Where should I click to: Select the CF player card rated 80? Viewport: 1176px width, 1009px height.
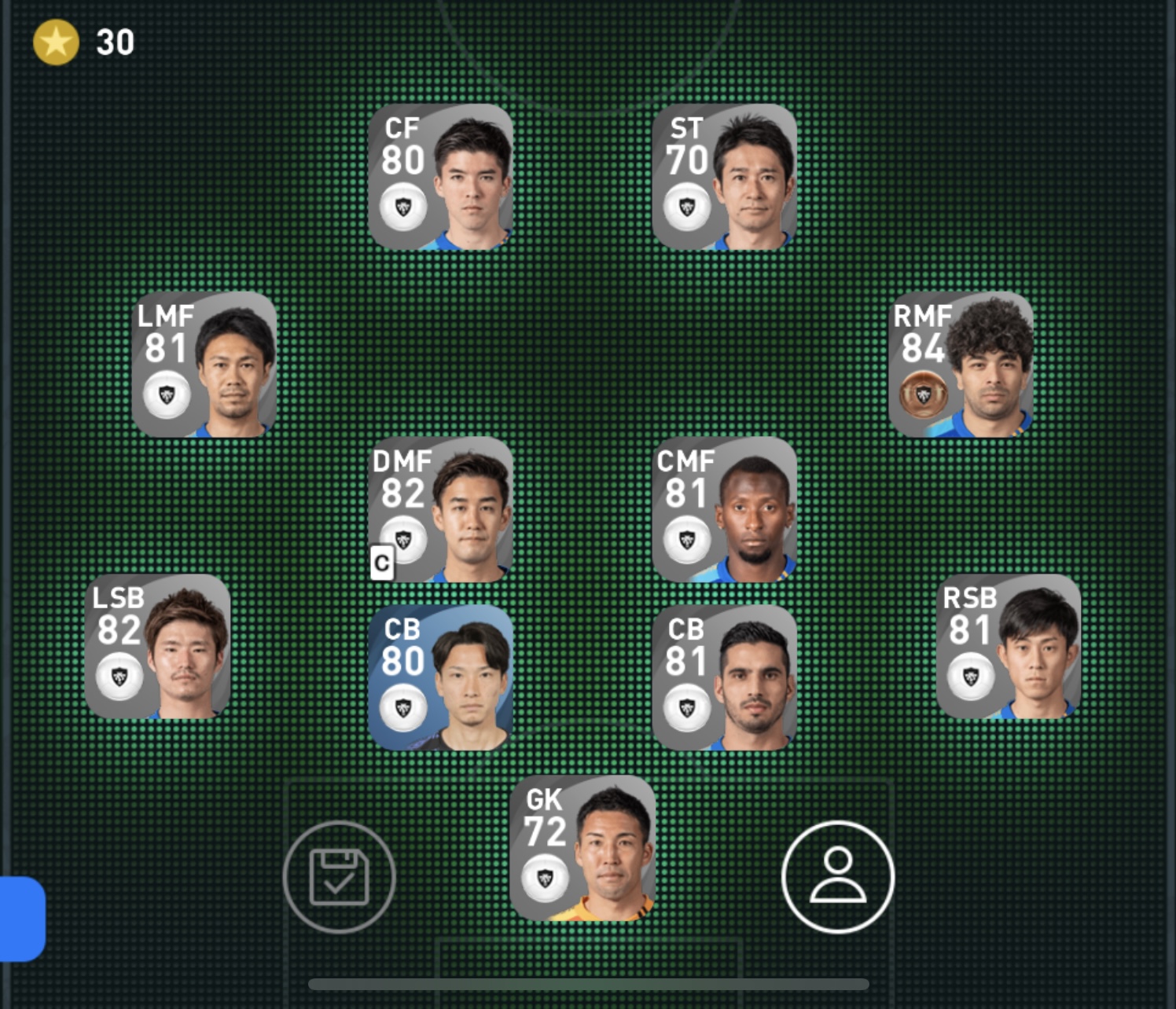point(440,178)
